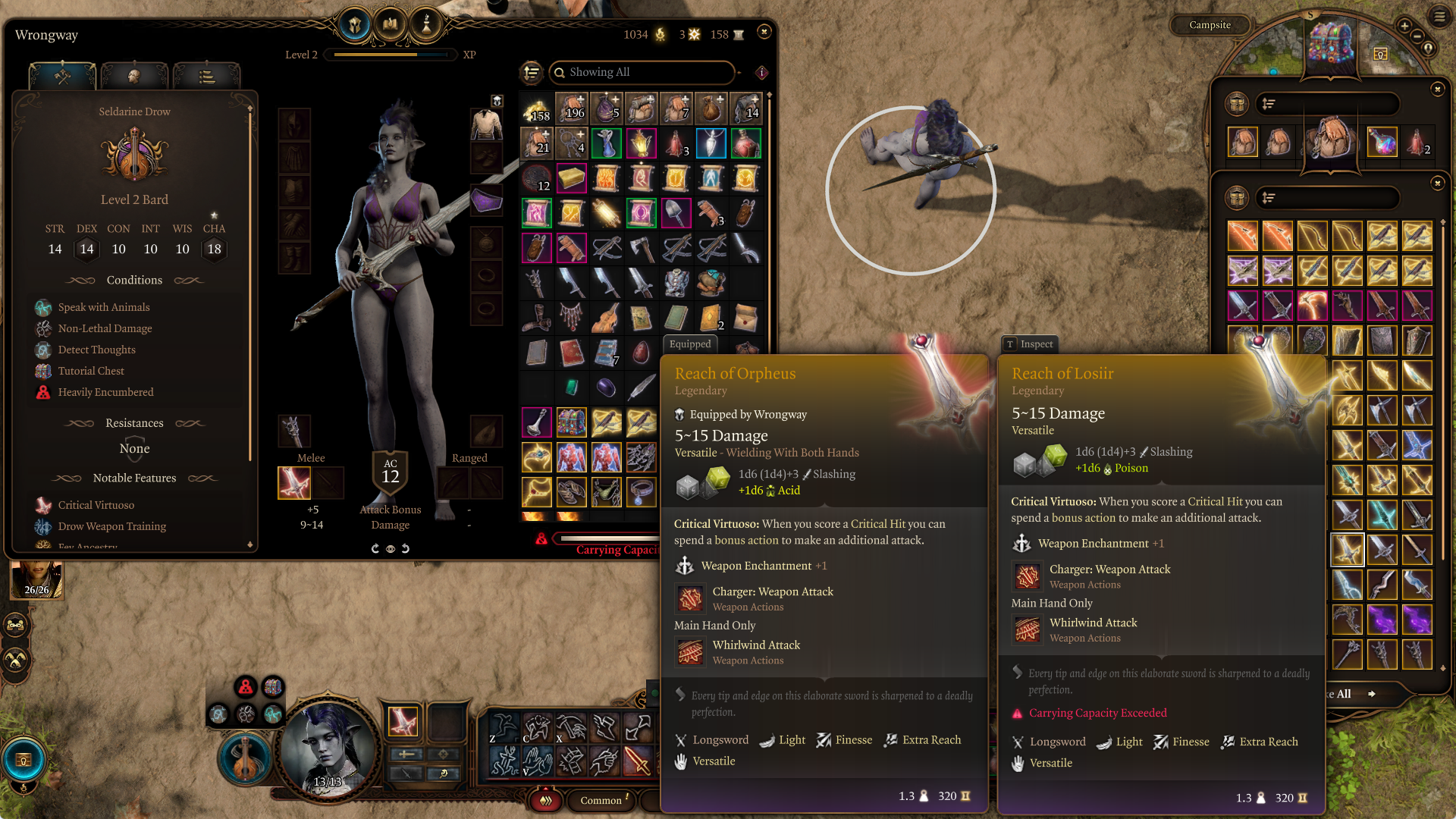The width and height of the screenshot is (1456, 819).
Task: Switch to the Common hotbar tab
Action: tap(601, 800)
